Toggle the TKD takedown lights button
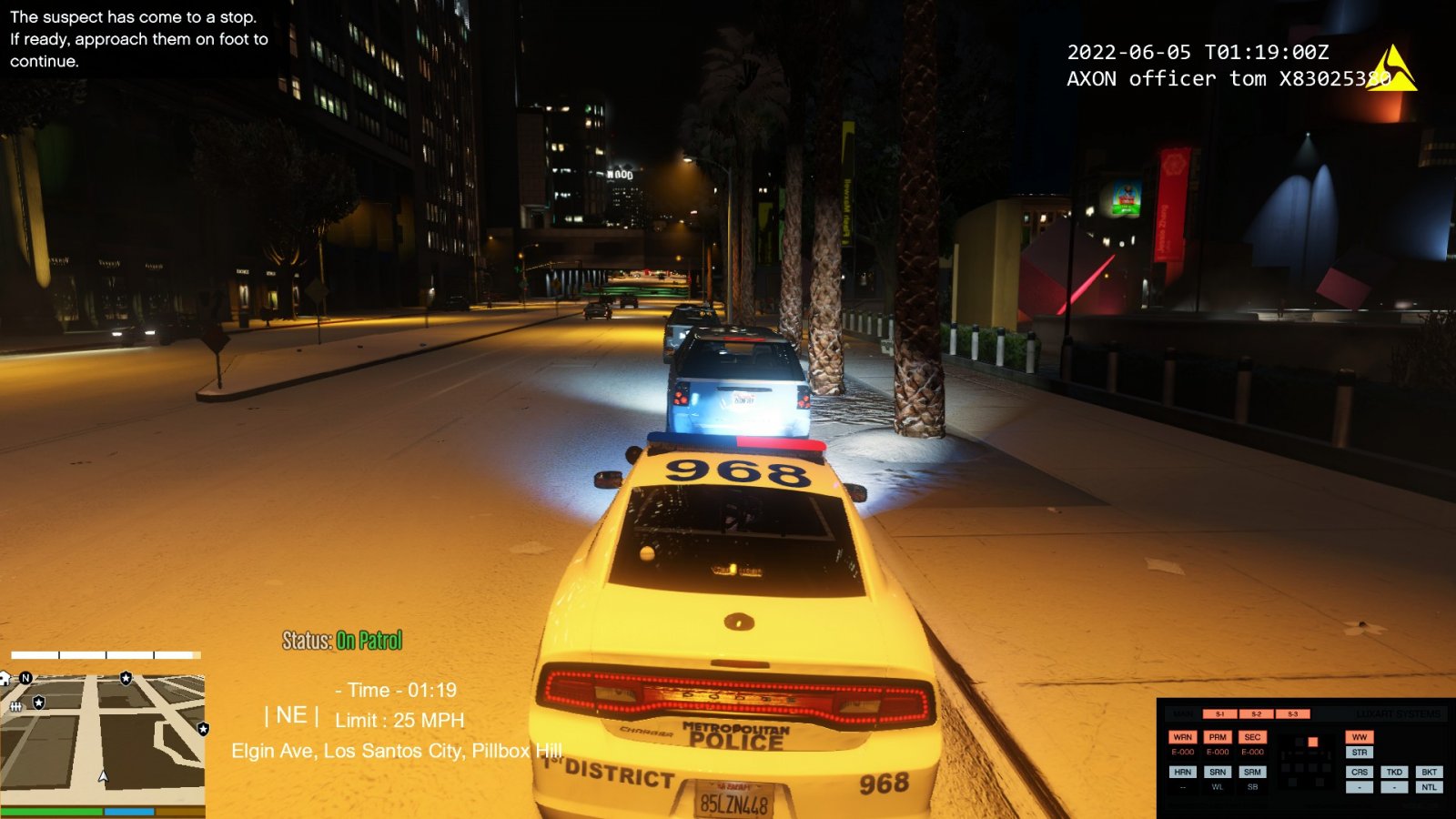This screenshot has width=1456, height=819. click(x=1394, y=772)
